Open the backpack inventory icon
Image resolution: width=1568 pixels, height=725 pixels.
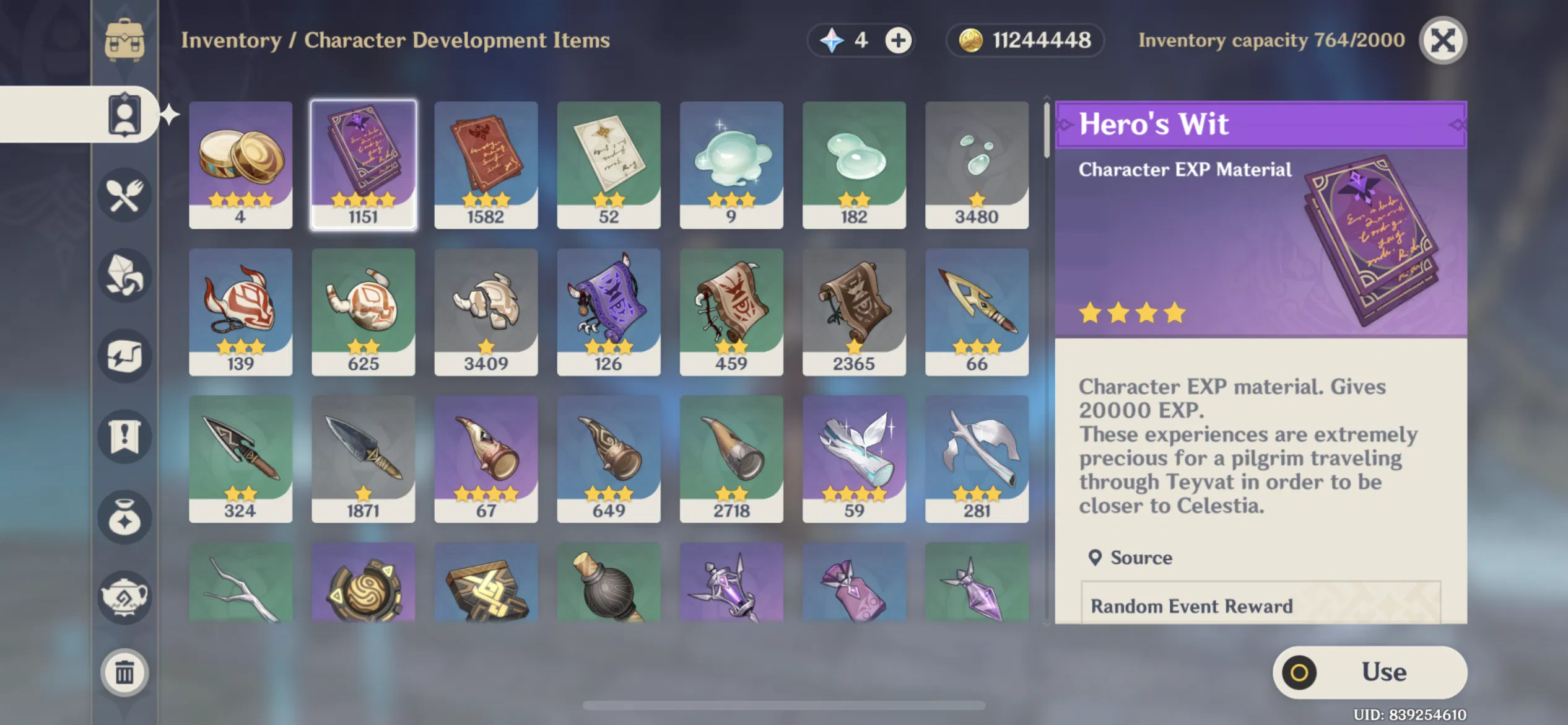pos(124,40)
